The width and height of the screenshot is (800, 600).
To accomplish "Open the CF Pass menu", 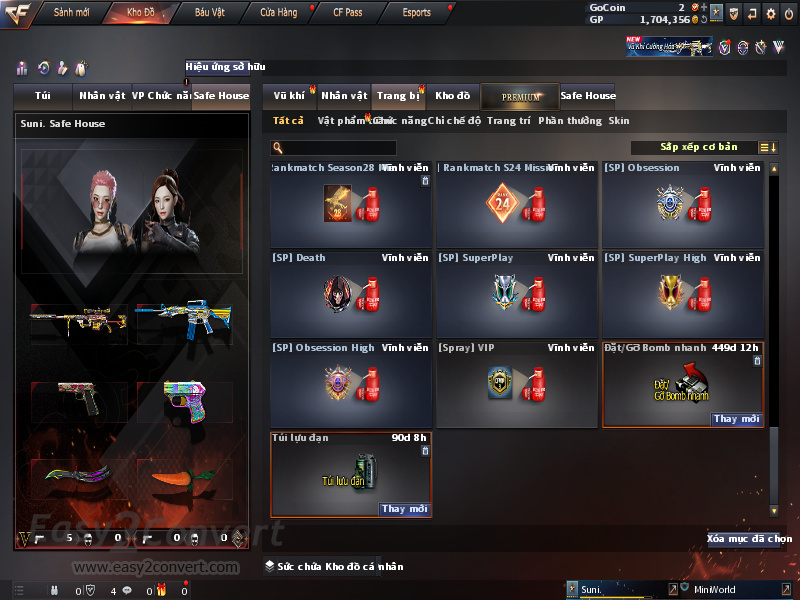I will pyautogui.click(x=346, y=12).
